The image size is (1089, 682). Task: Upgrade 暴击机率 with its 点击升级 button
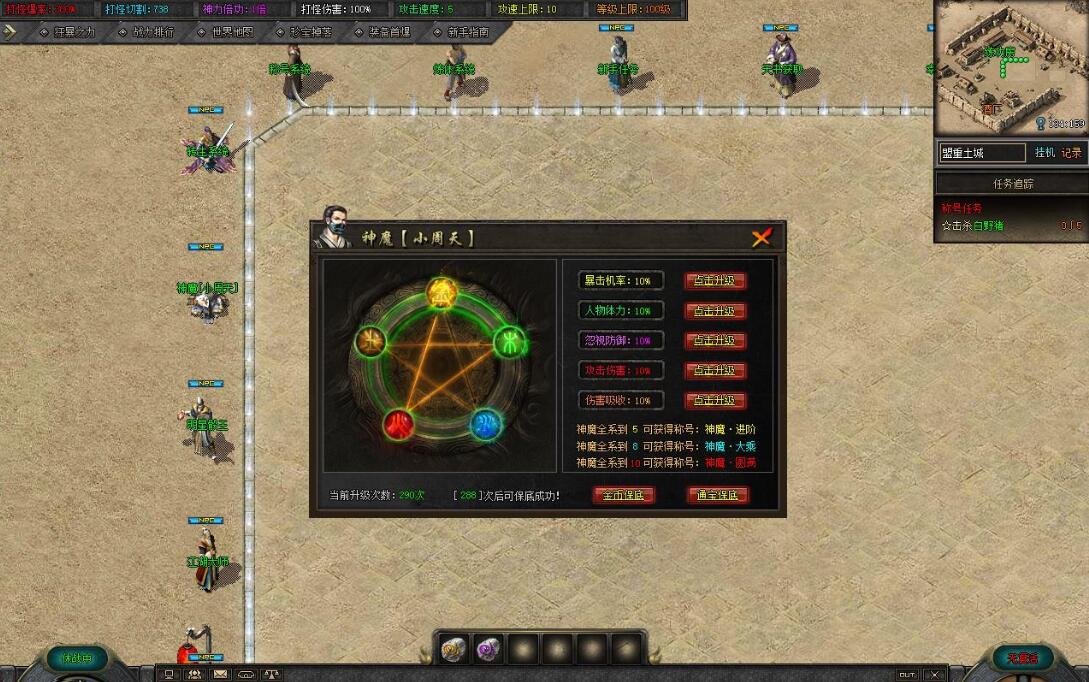point(715,281)
